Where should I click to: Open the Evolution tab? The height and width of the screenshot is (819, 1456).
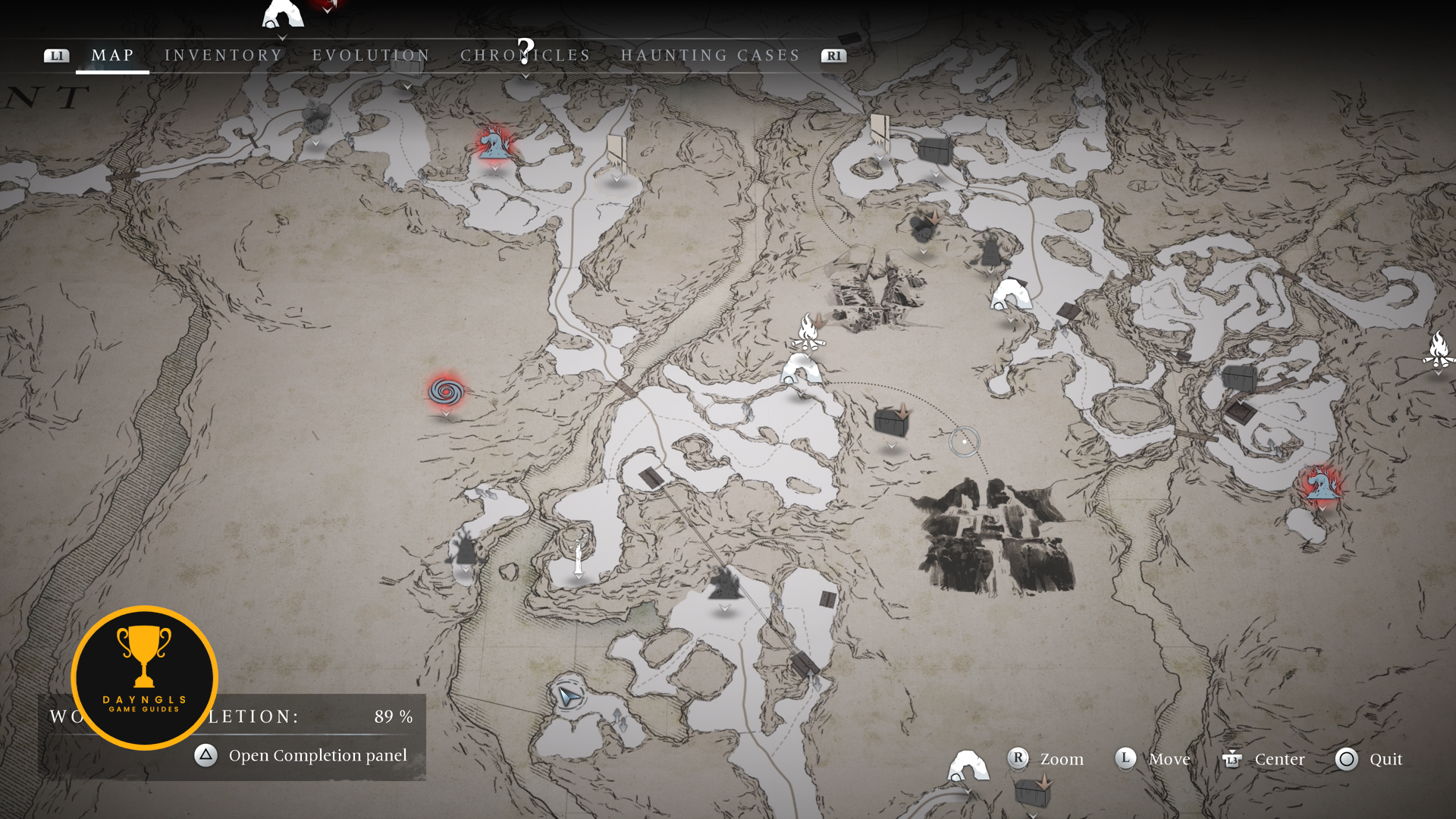coord(371,55)
